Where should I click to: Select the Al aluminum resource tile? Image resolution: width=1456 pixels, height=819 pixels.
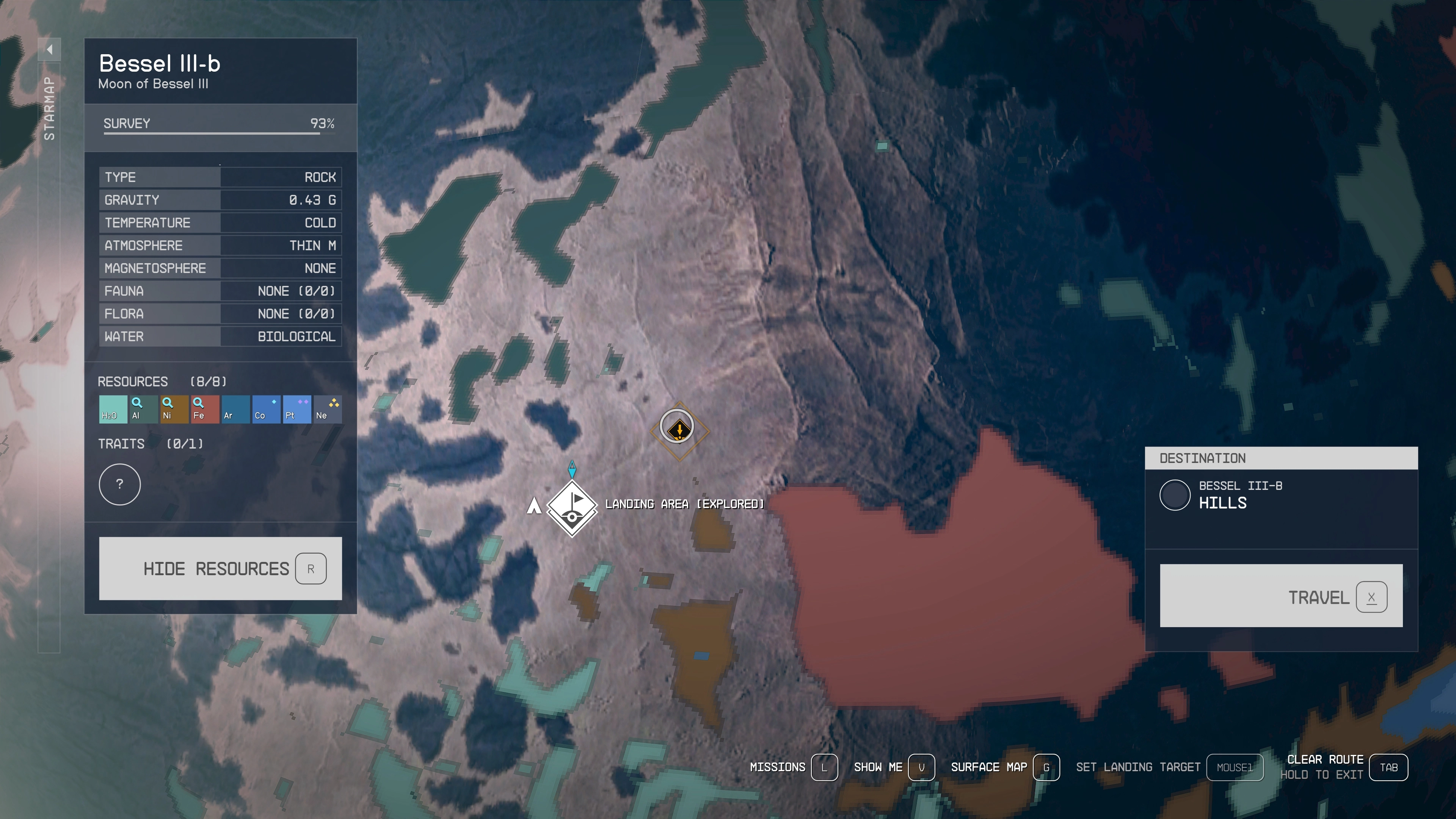pos(143,409)
